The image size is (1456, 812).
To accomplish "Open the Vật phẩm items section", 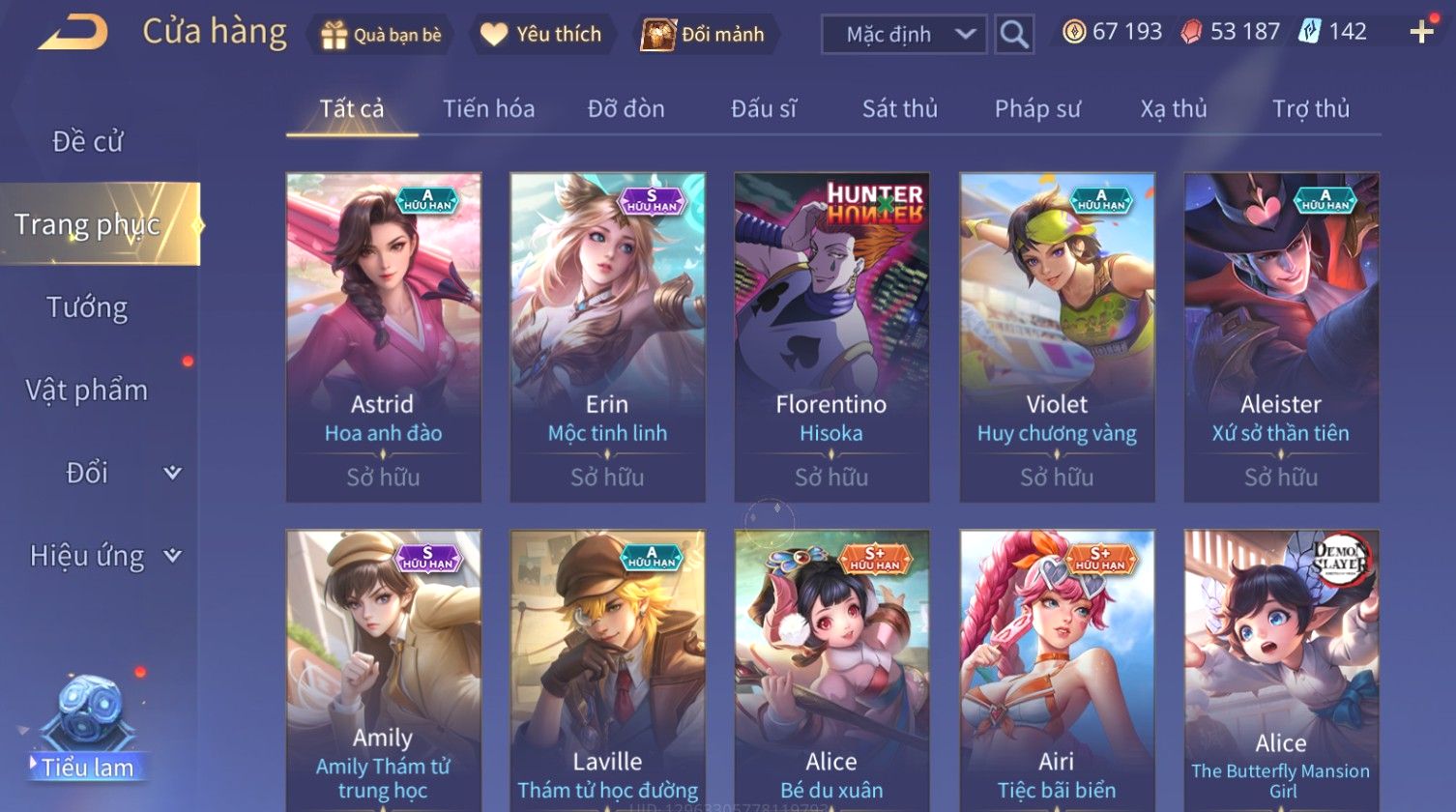I will point(88,391).
